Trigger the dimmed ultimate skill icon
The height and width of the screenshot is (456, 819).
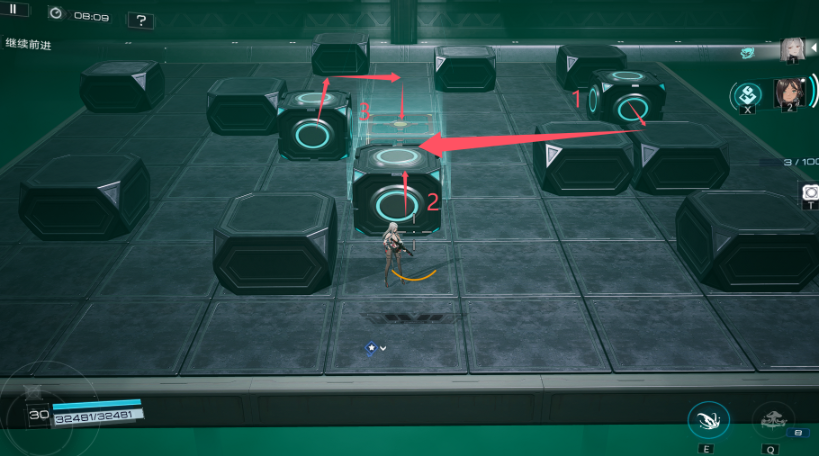coord(771,420)
